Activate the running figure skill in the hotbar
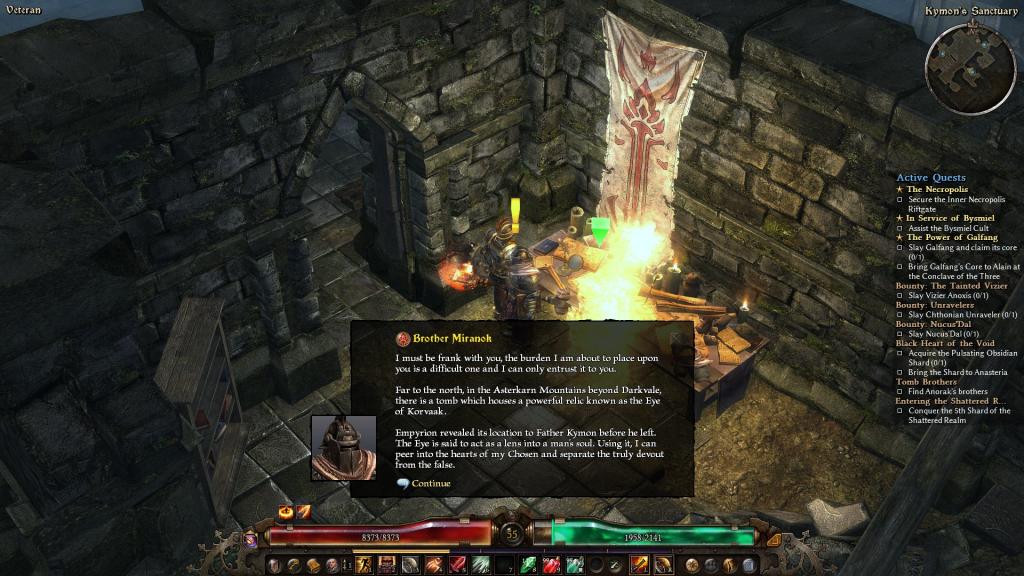 tap(362, 565)
